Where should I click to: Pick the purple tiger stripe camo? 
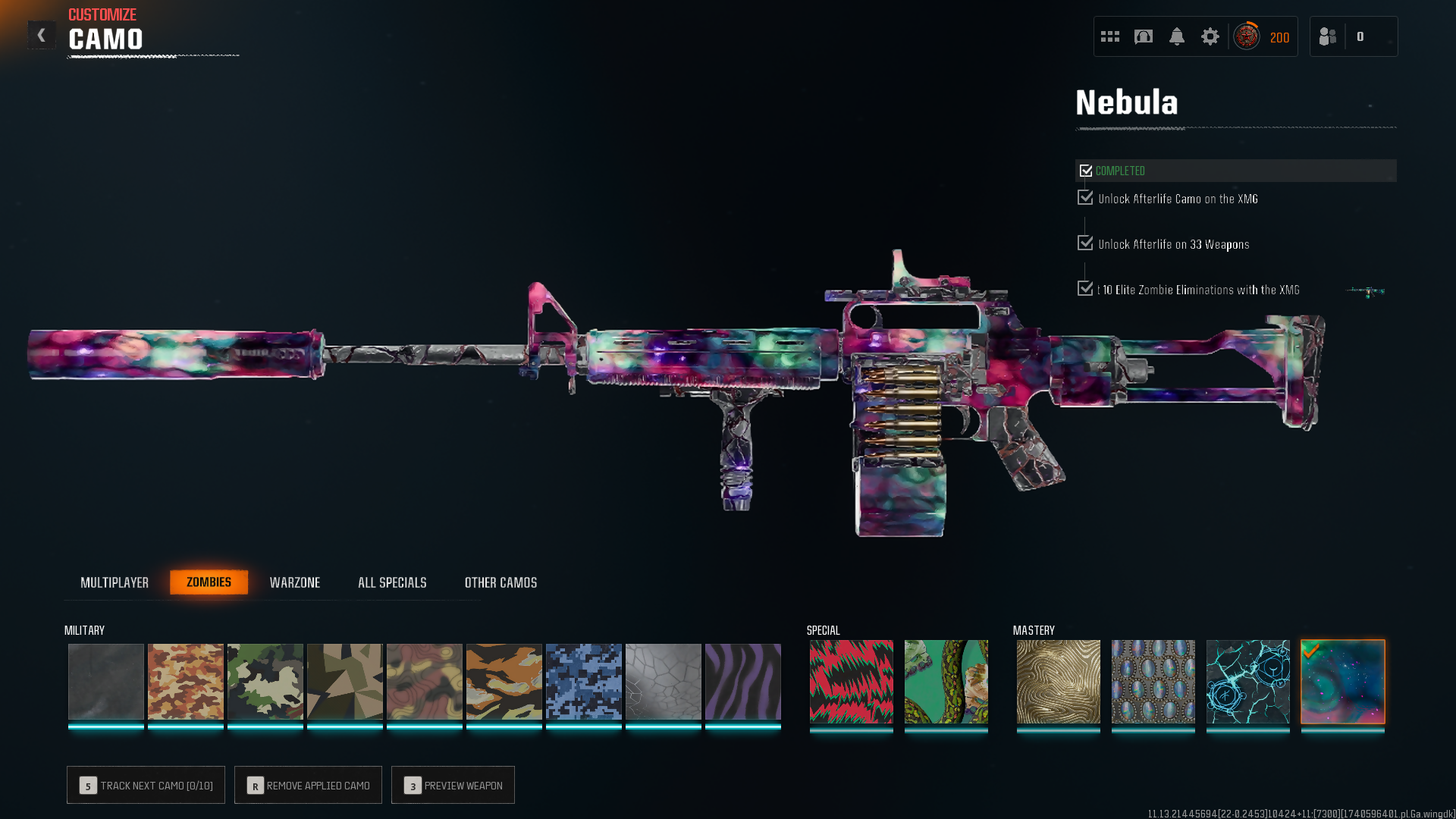(743, 681)
